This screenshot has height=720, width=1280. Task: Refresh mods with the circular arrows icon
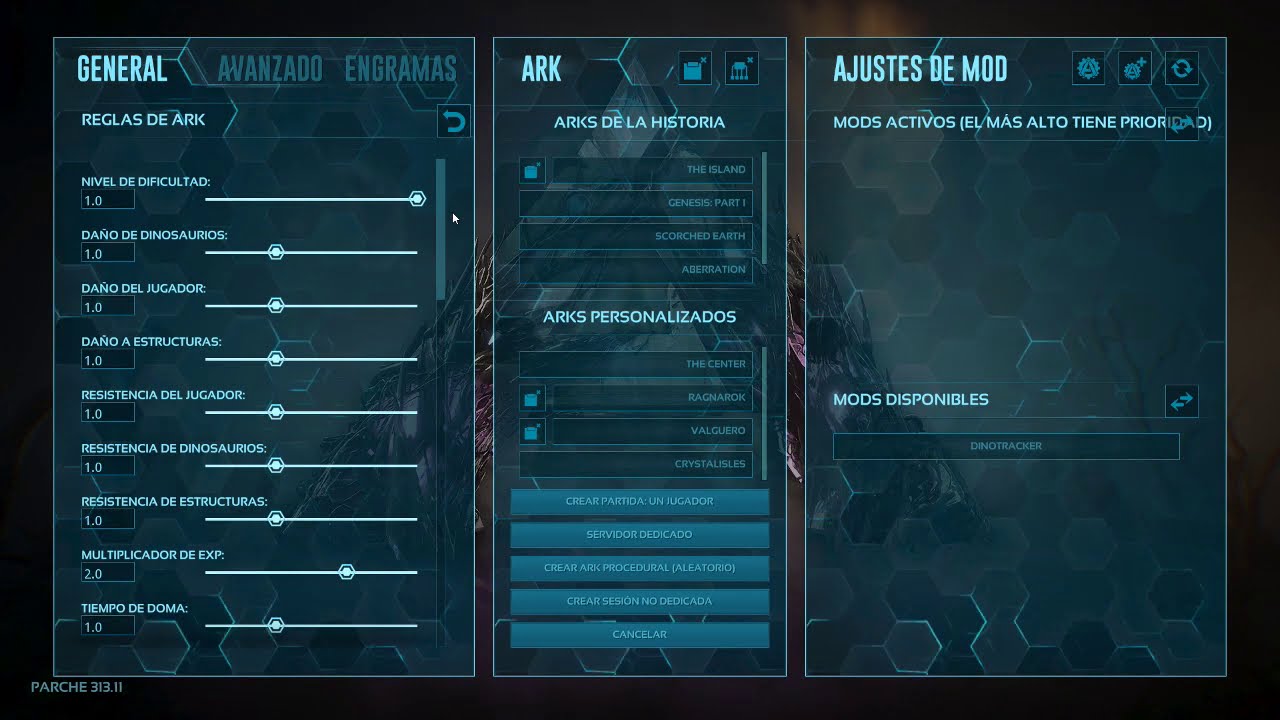click(1181, 68)
